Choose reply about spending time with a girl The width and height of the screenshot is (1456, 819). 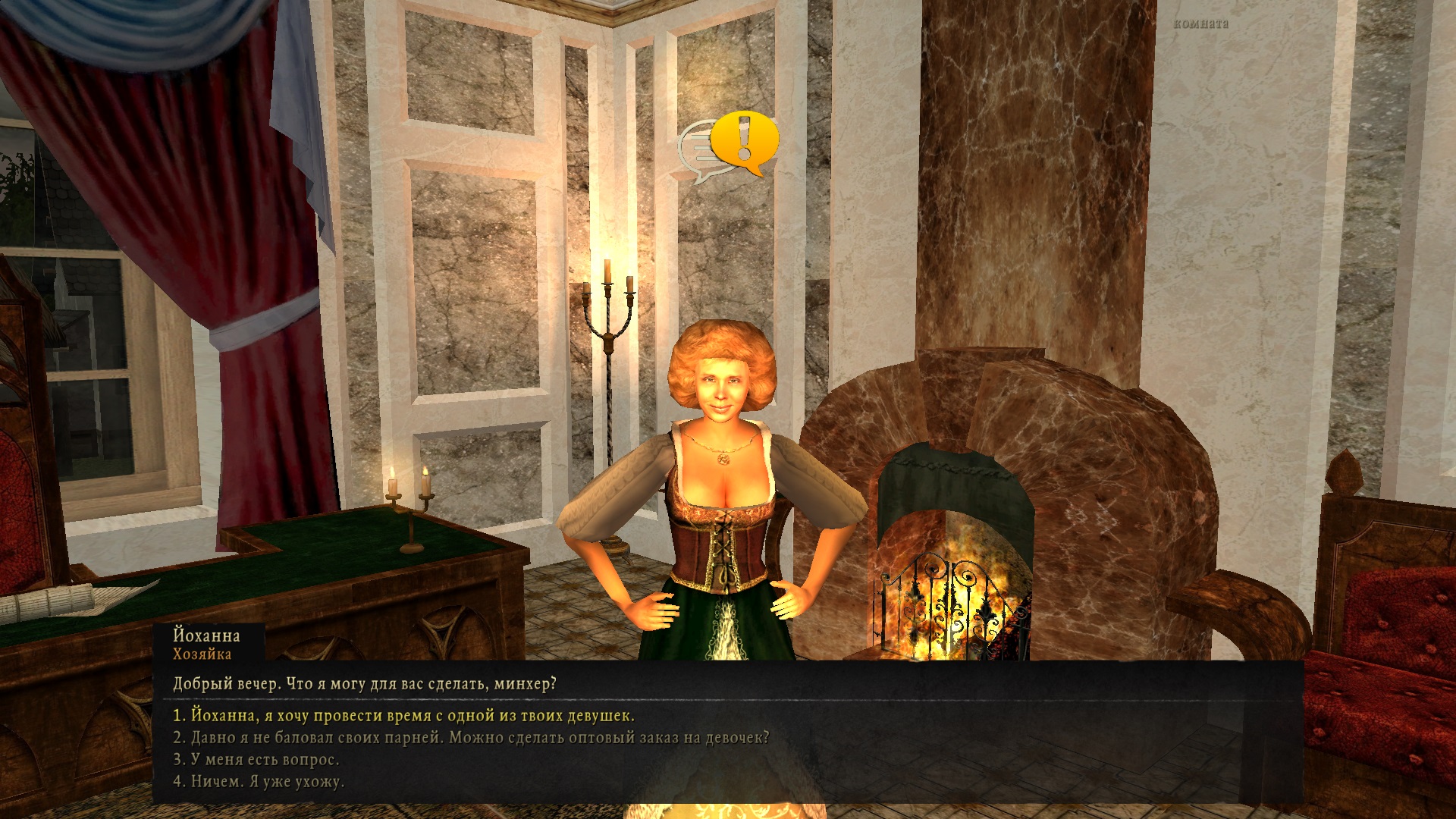tap(403, 715)
